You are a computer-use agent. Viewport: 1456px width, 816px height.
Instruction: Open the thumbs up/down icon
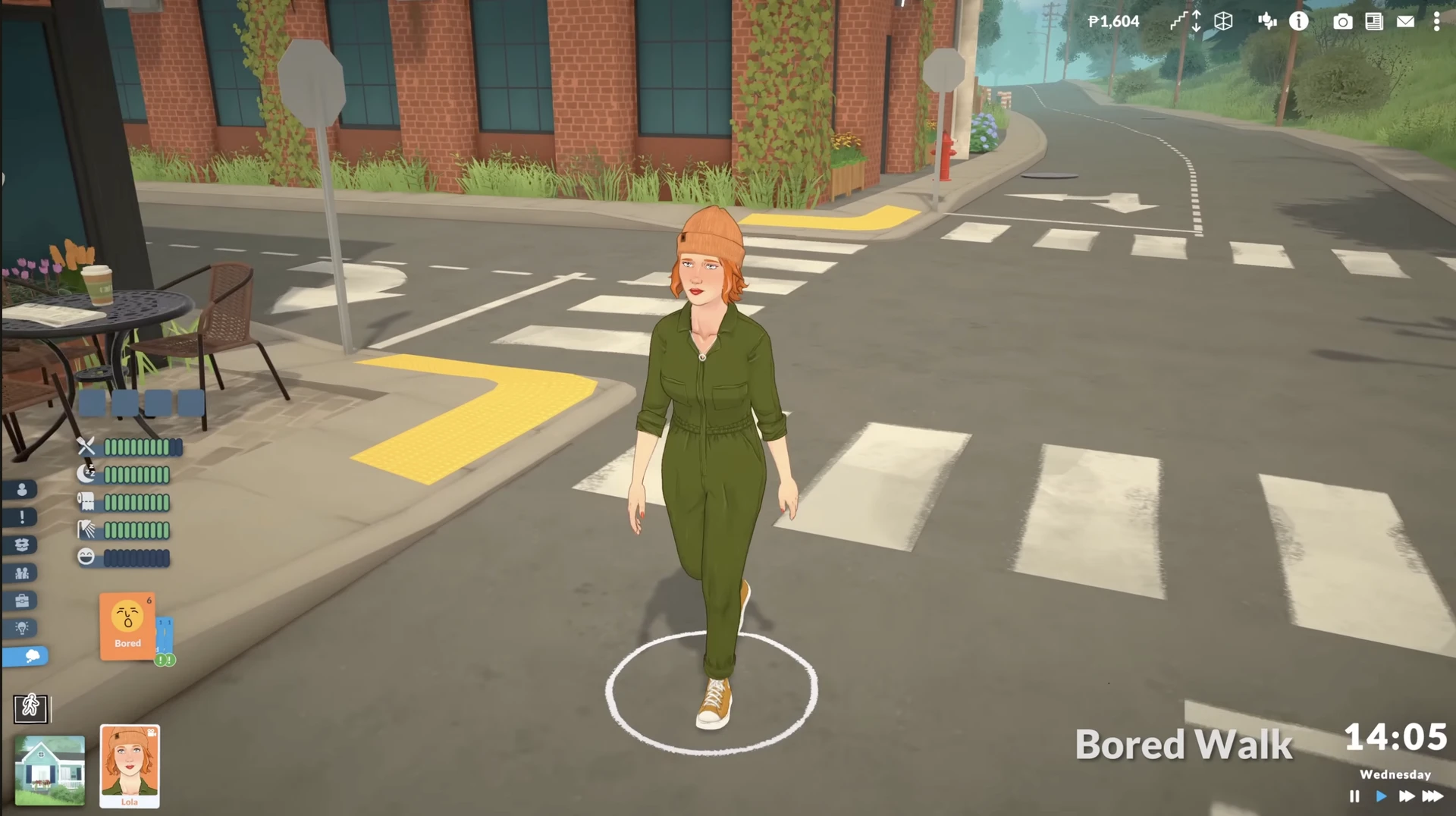(1266, 21)
